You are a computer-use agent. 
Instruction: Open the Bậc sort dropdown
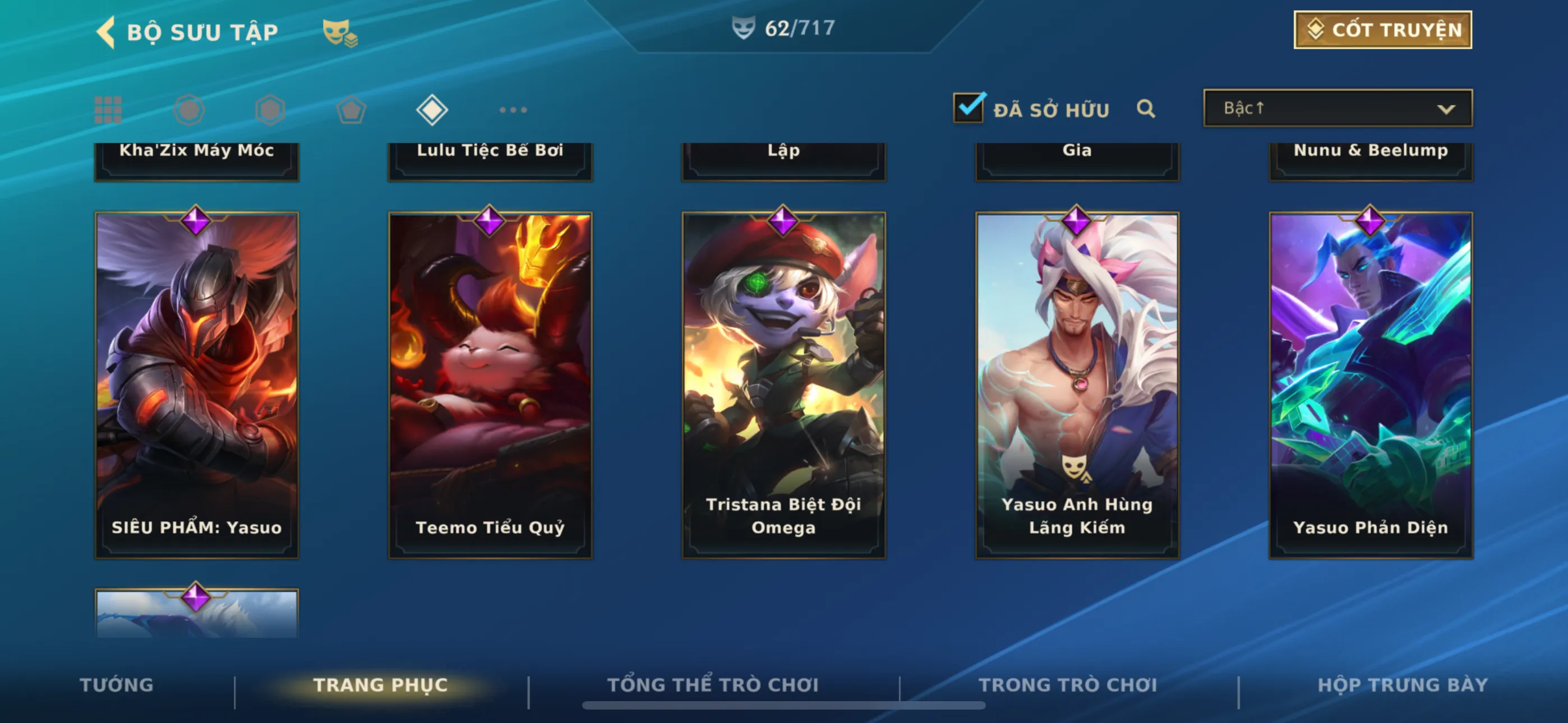[1338, 108]
